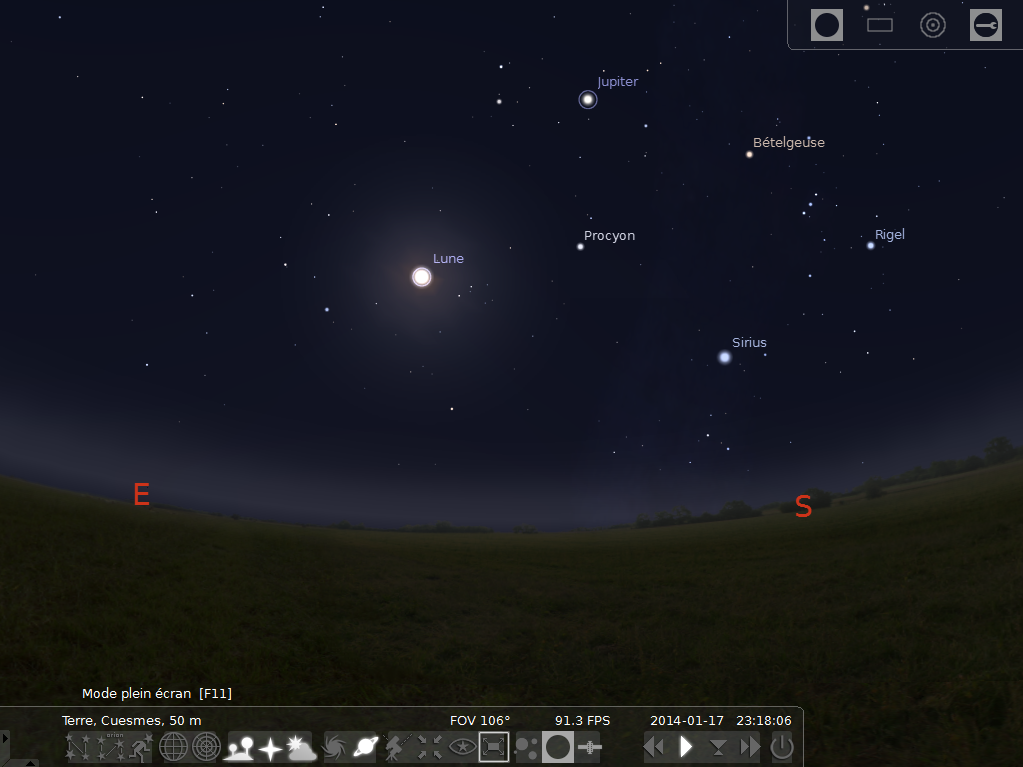
Task: Open oculars configuration wrench icon
Action: pyautogui.click(x=986, y=25)
